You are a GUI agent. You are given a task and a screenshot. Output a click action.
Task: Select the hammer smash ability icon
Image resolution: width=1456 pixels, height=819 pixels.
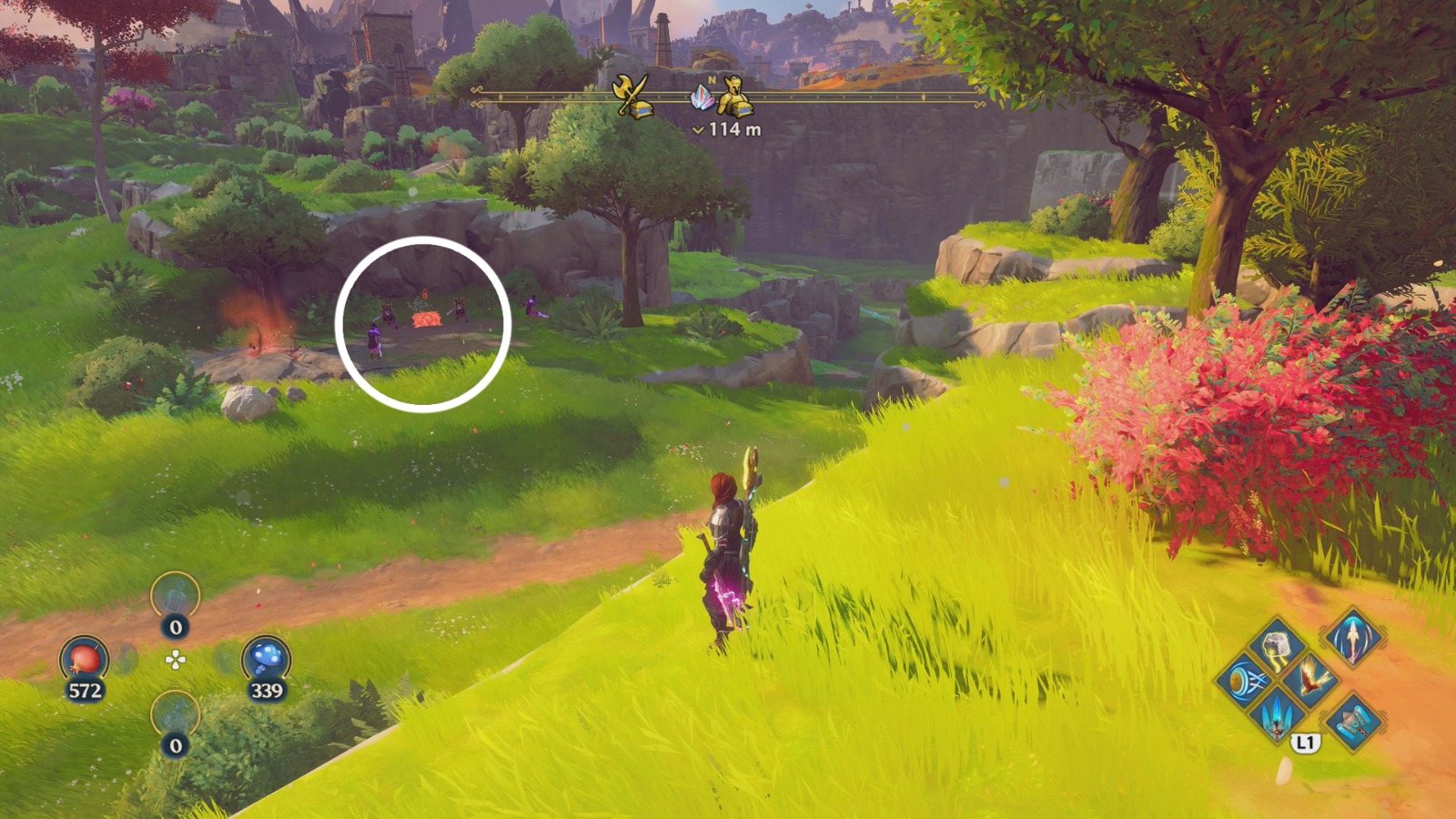pyautogui.click(x=1352, y=721)
